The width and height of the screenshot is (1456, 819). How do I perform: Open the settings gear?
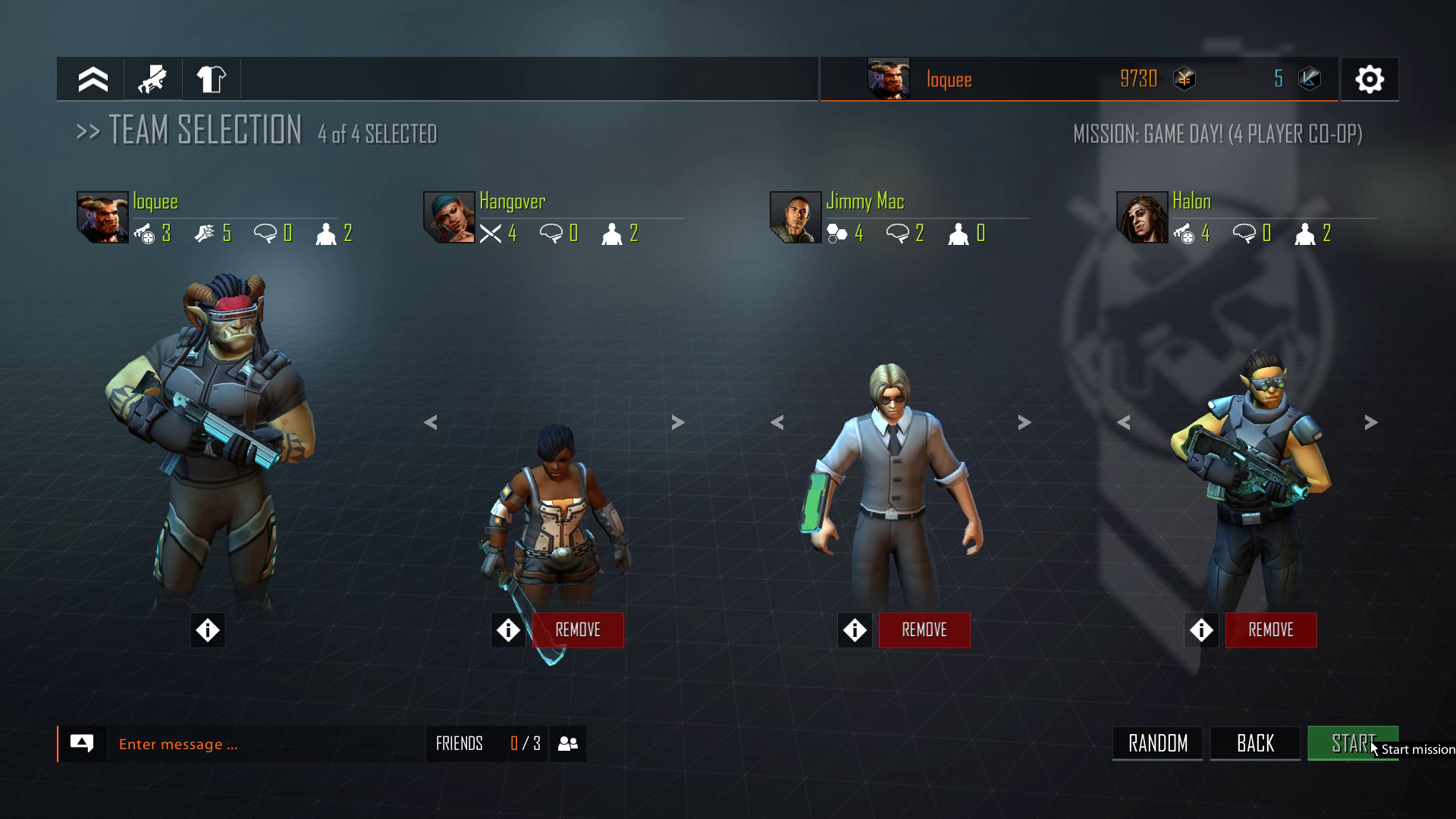tap(1370, 79)
